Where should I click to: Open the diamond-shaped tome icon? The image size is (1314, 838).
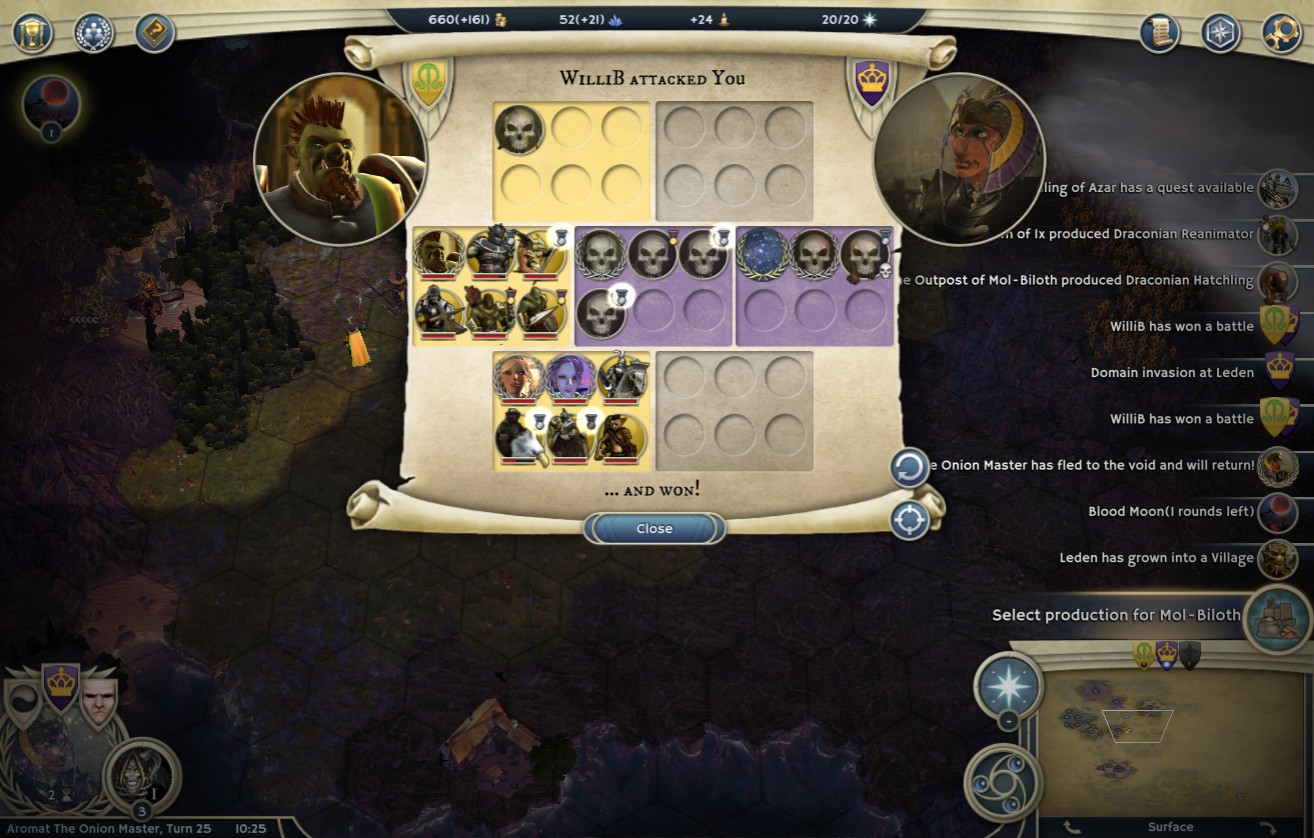coord(155,32)
